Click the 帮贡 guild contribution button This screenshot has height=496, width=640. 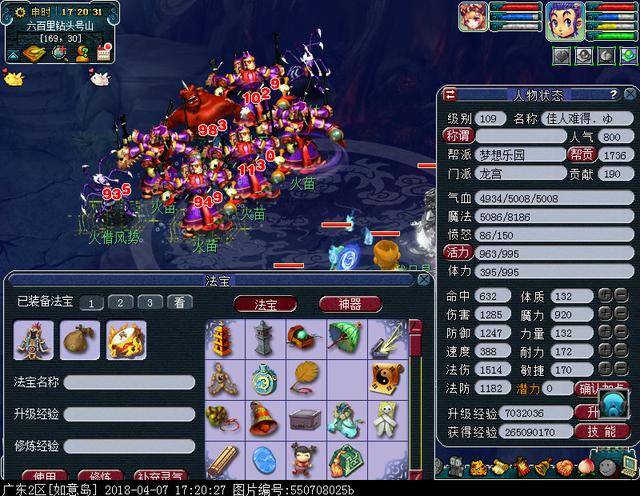click(x=581, y=155)
